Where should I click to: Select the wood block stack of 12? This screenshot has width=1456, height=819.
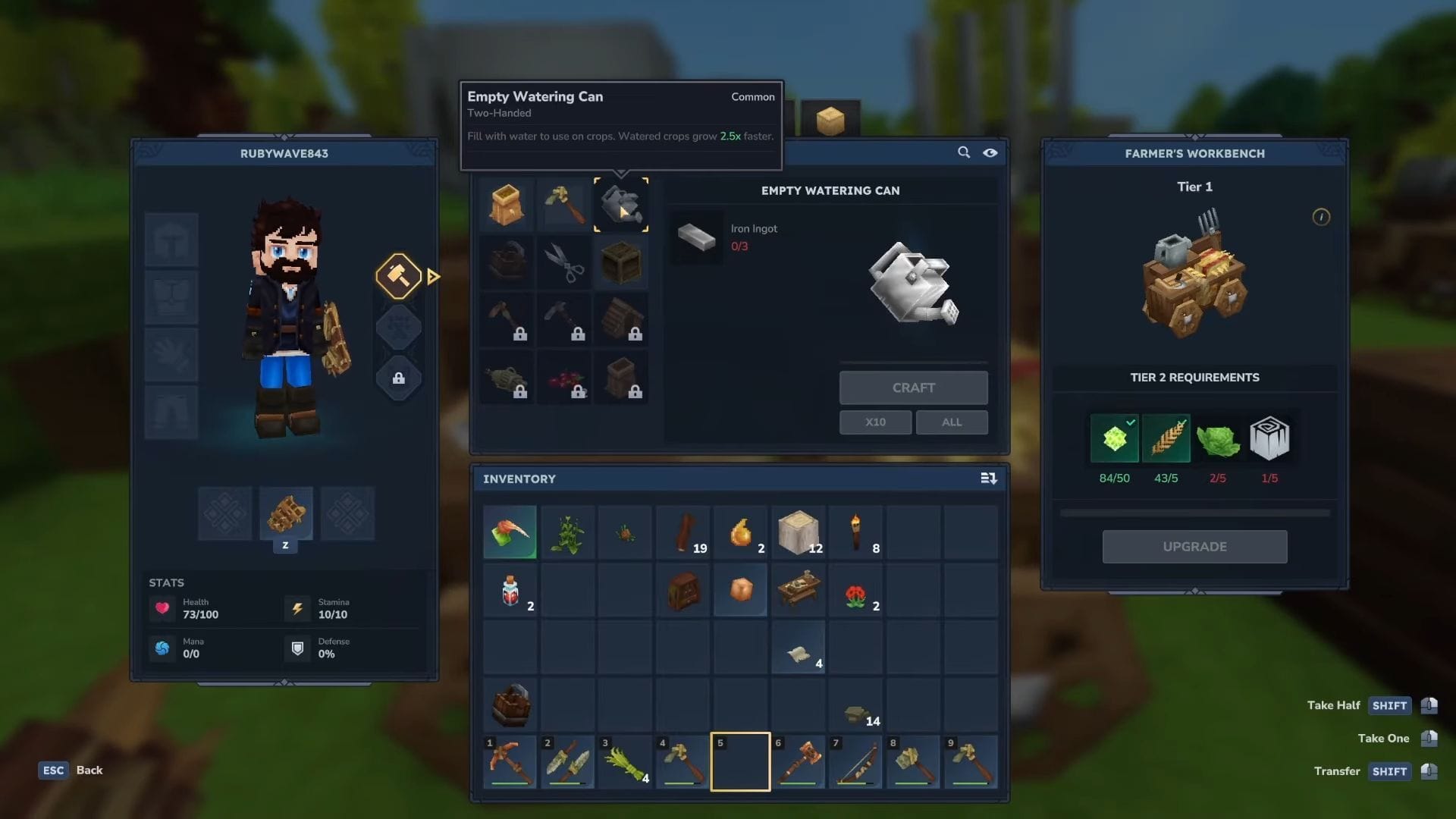(799, 533)
